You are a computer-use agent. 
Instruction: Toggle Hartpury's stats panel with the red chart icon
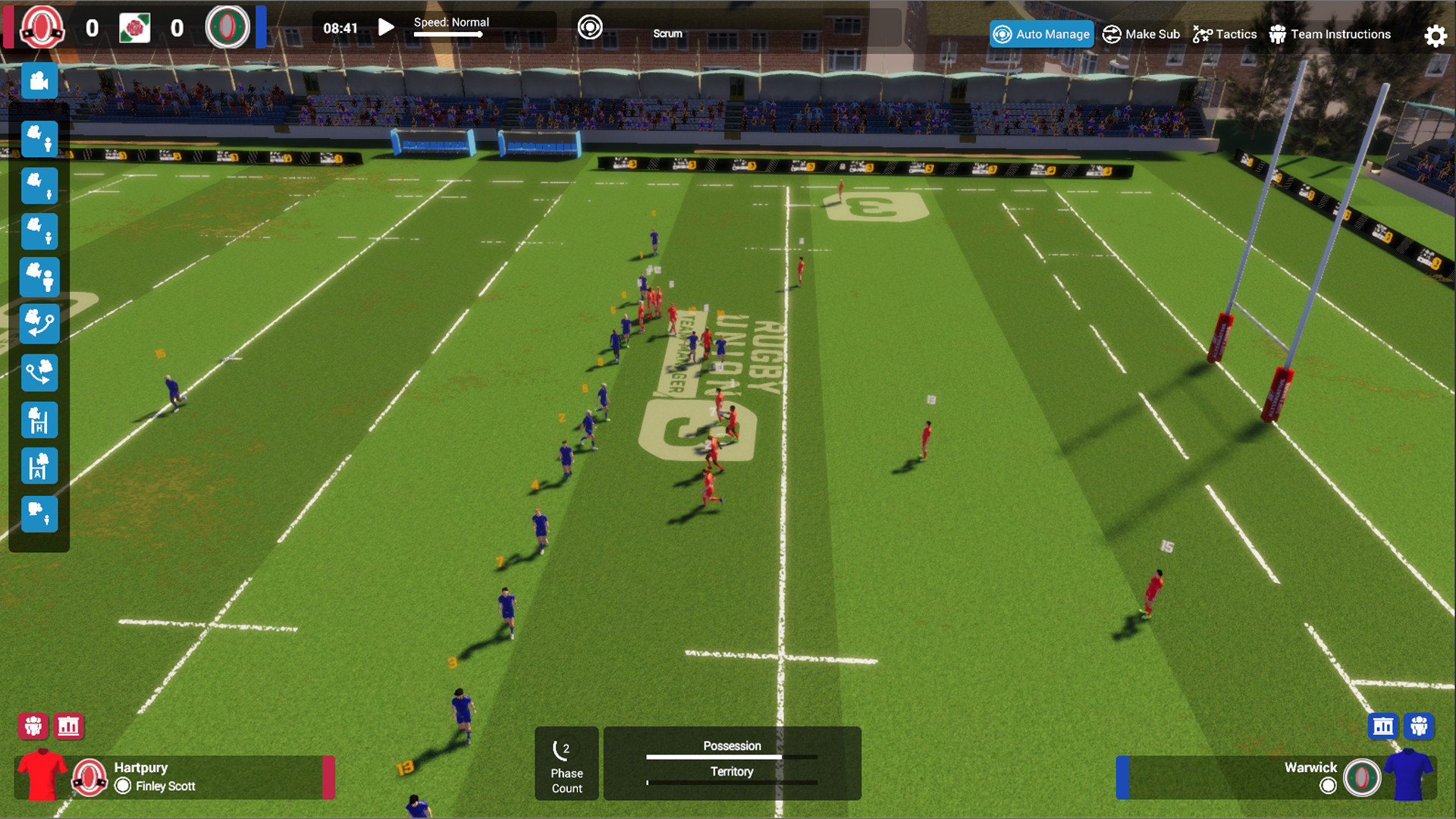[x=70, y=726]
